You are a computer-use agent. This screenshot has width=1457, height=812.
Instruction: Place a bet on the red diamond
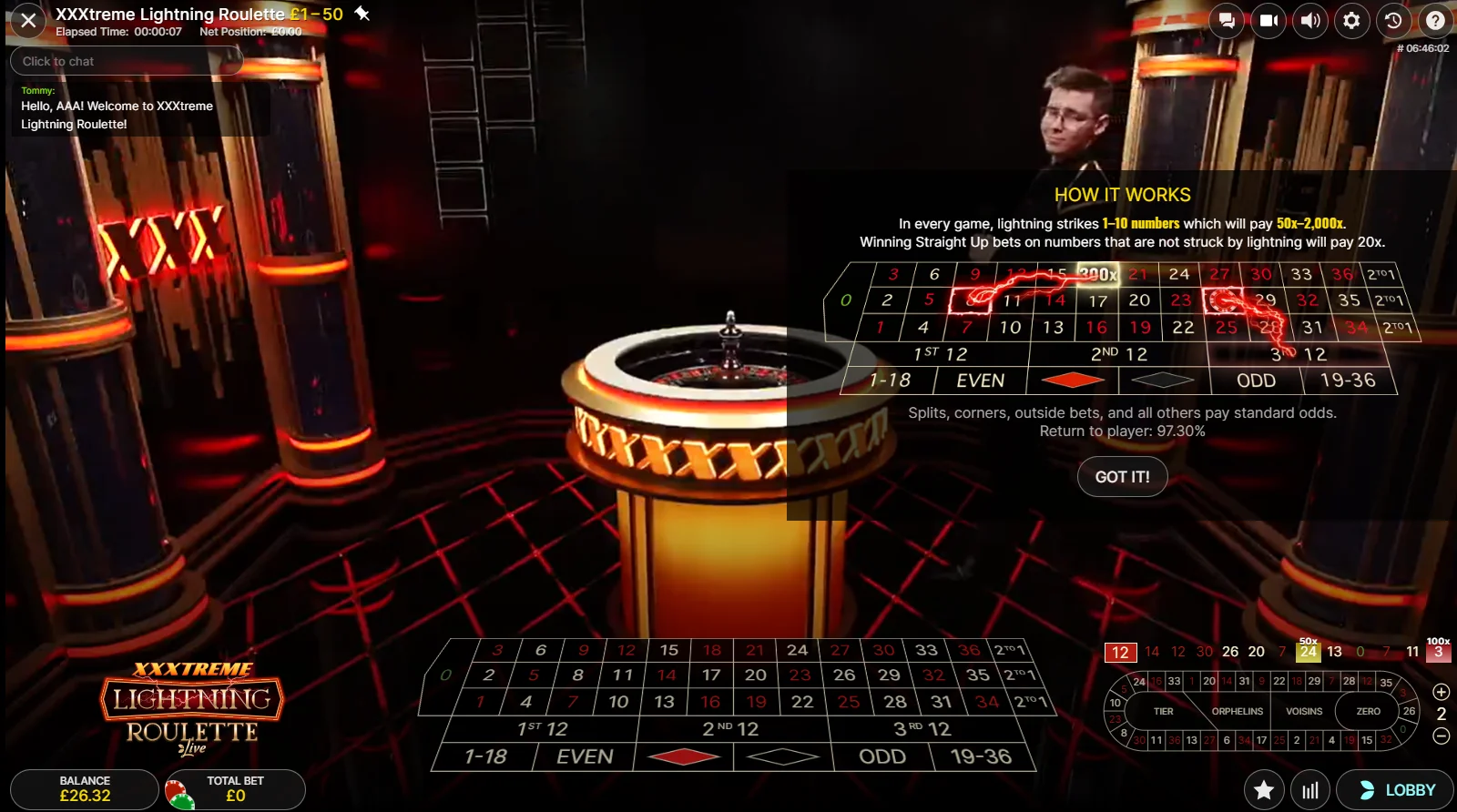click(x=683, y=756)
